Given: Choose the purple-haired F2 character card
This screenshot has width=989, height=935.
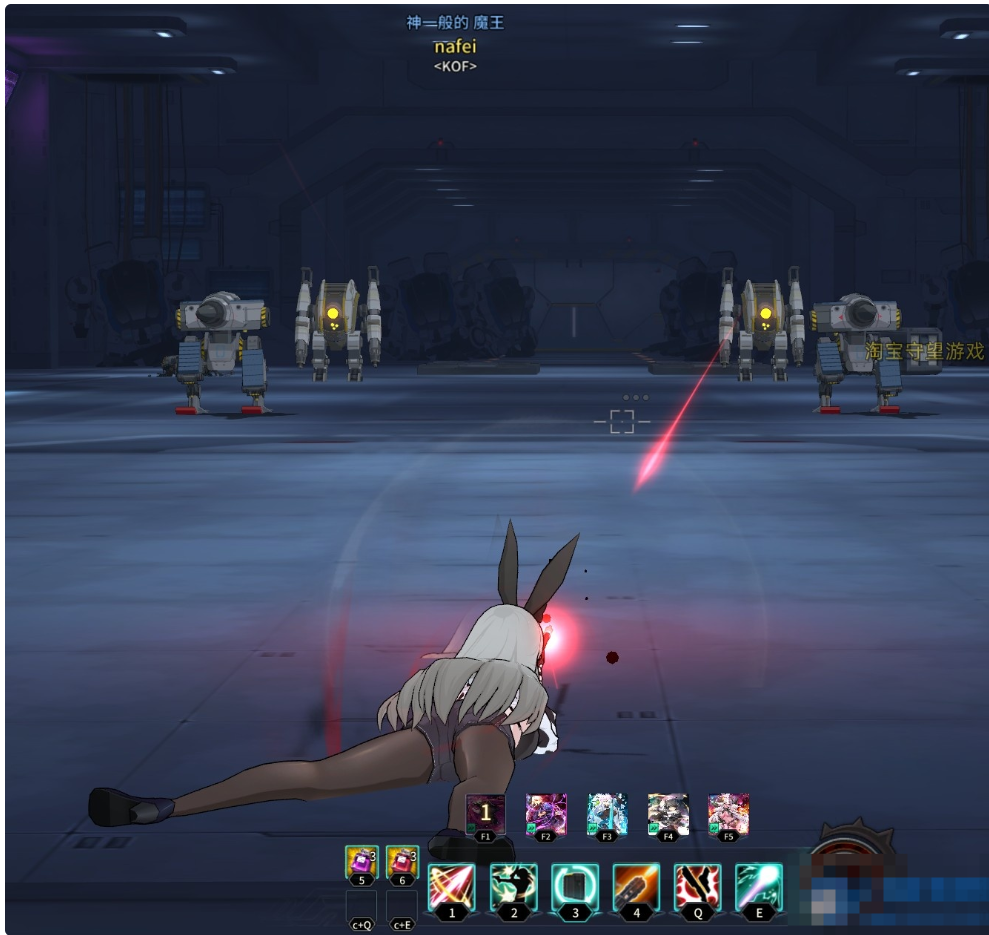Looking at the screenshot, I should pos(547,813).
